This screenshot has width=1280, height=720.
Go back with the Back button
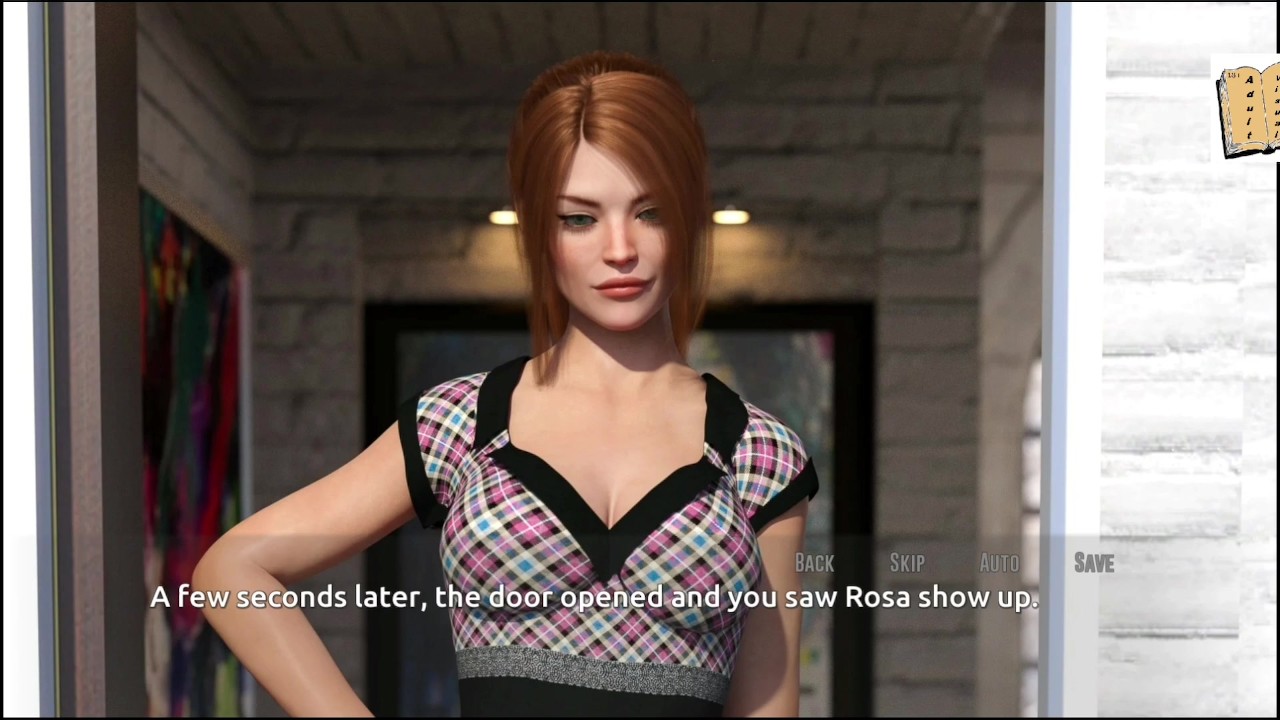coord(814,563)
